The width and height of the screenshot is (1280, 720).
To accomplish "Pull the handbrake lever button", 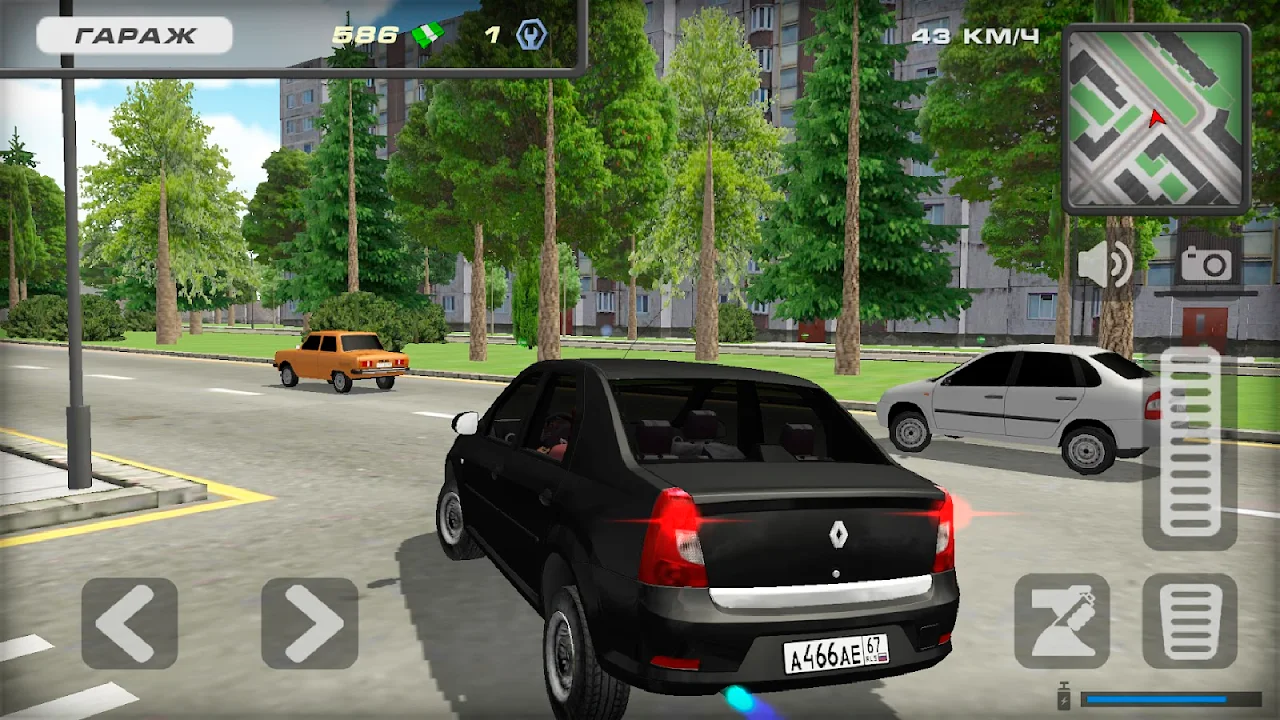I will (1062, 620).
